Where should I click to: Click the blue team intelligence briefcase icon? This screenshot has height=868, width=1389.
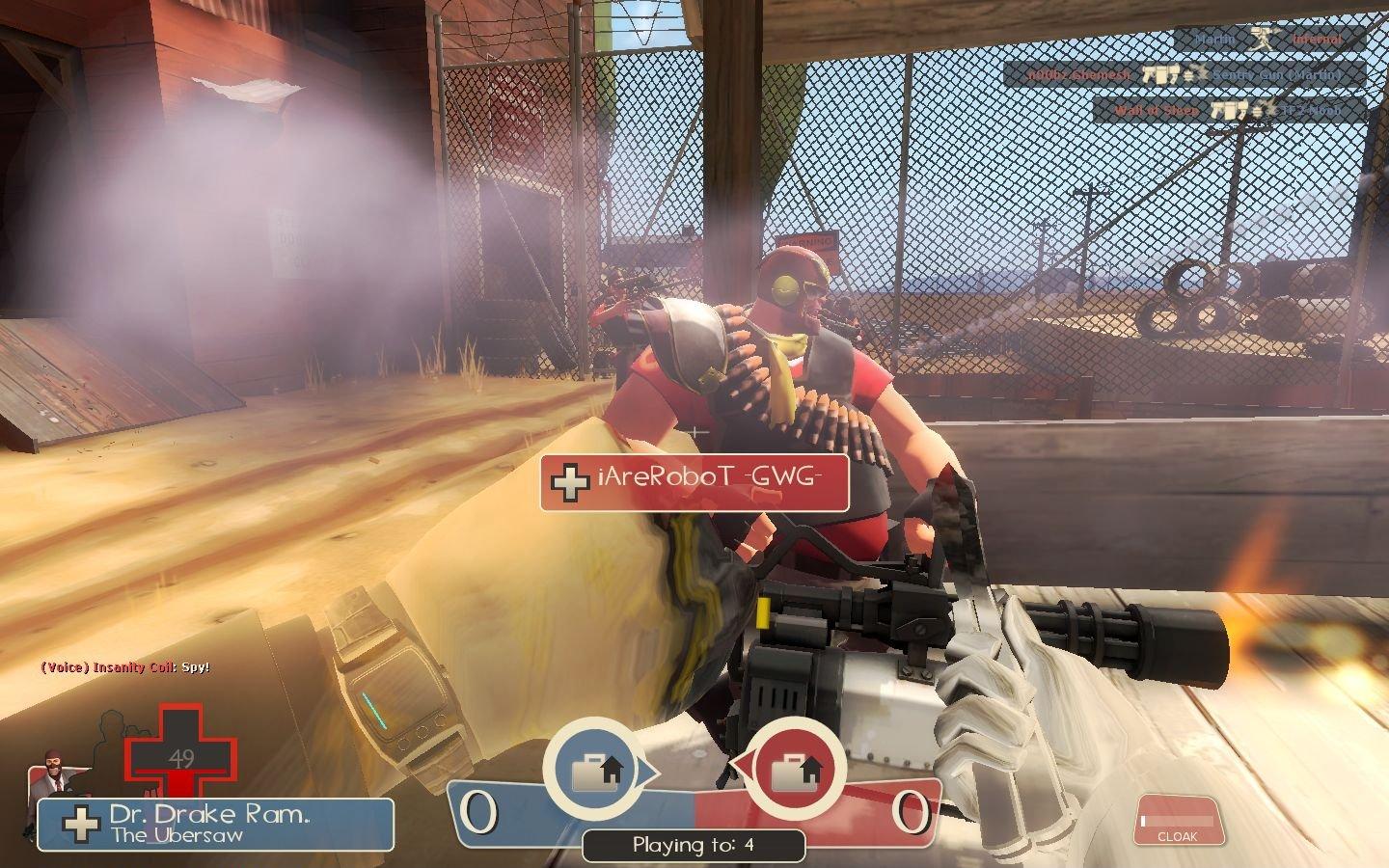[594, 769]
